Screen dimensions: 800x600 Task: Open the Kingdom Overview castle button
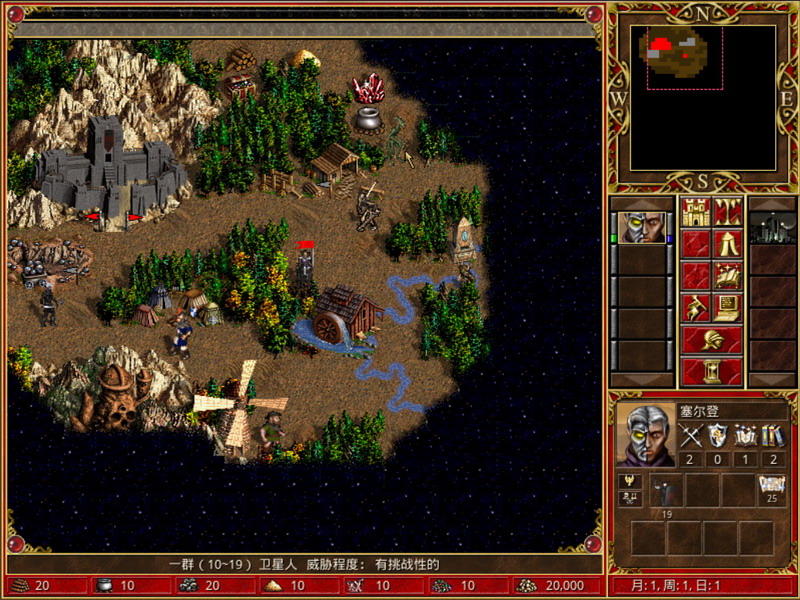click(x=695, y=213)
